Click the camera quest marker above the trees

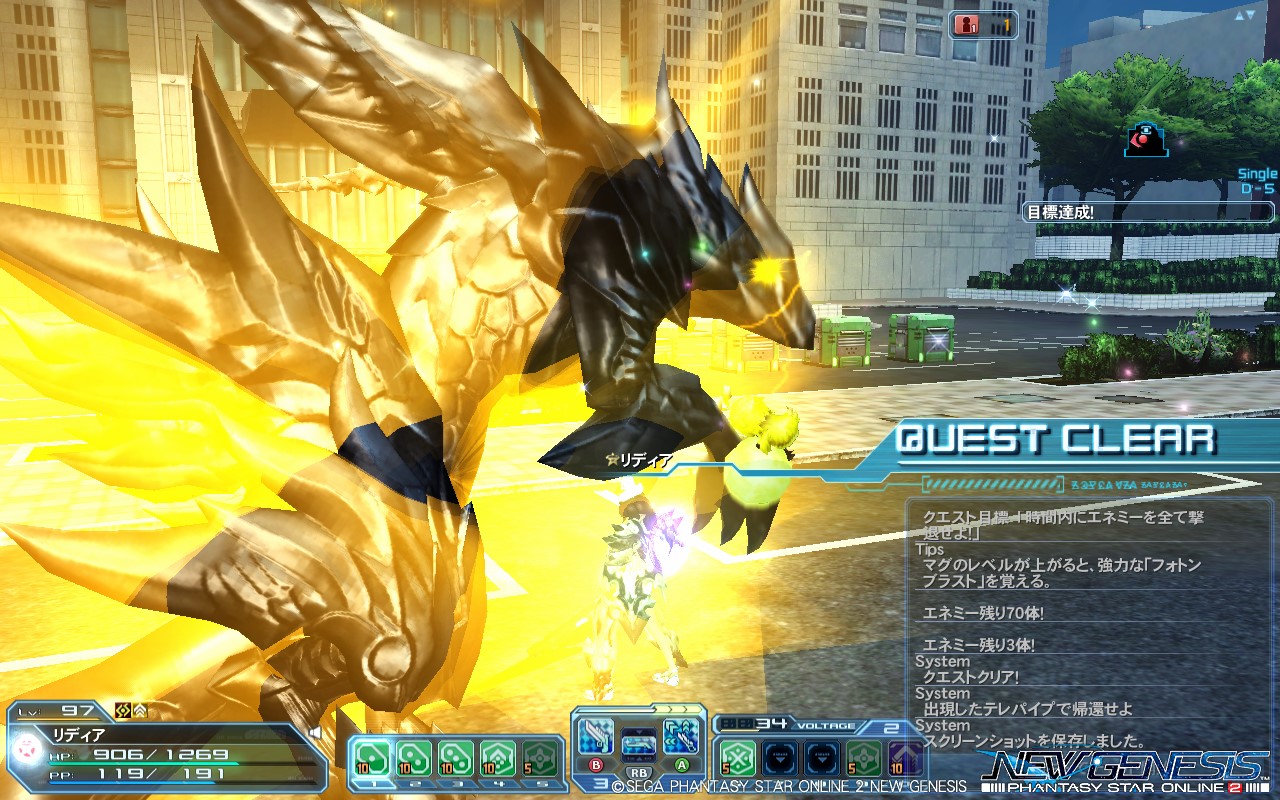coord(1148,140)
